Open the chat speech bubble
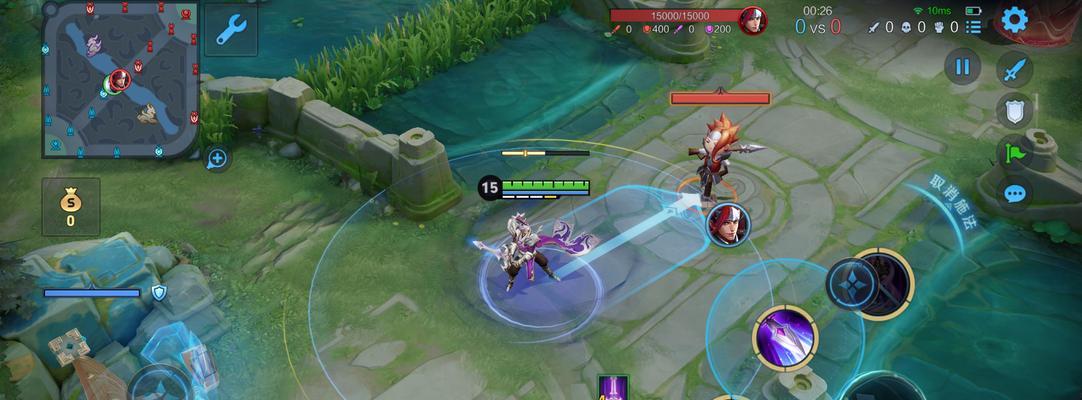1082x400 pixels. click(1014, 193)
